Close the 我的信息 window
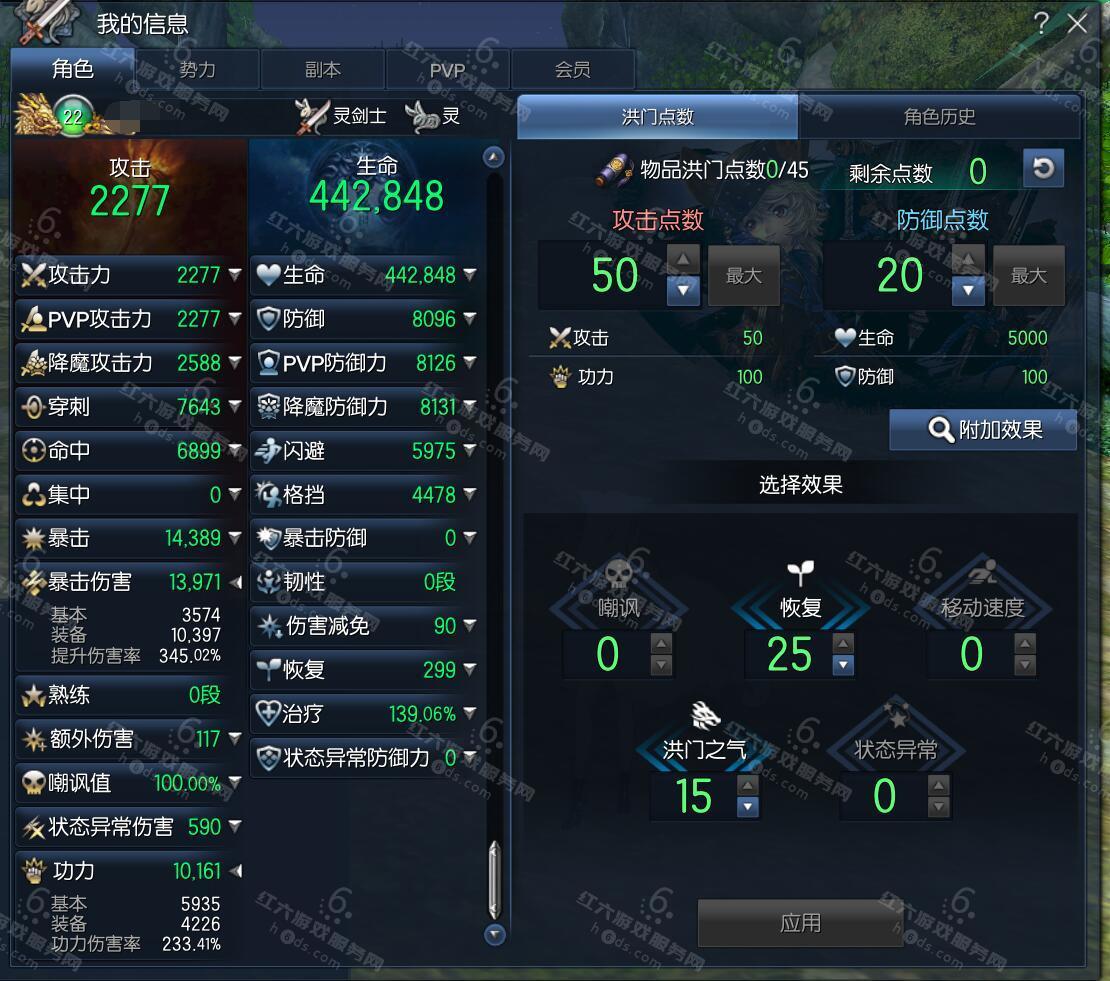Viewport: 1110px width, 981px height. coord(1078,23)
